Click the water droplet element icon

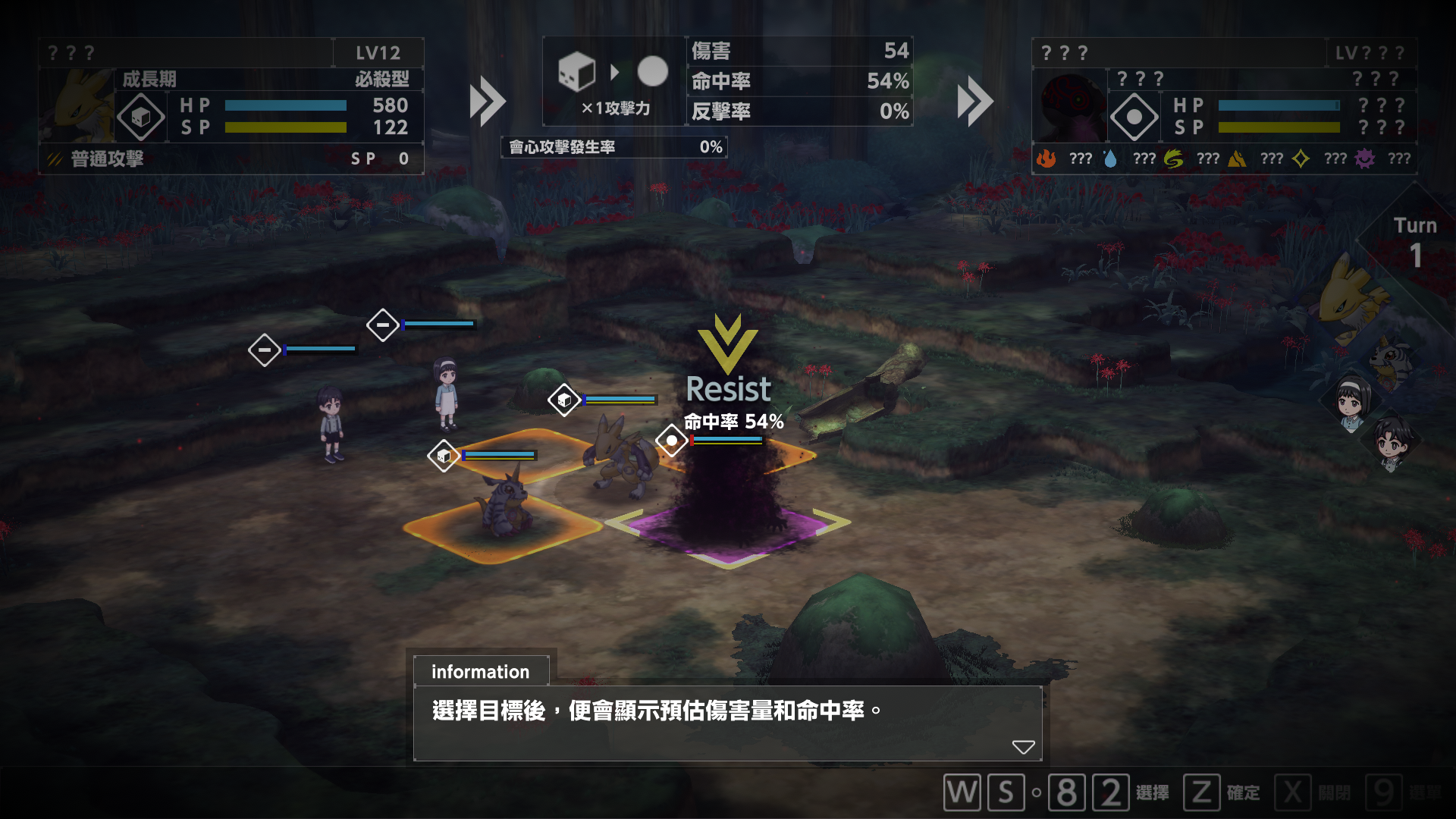[1109, 158]
